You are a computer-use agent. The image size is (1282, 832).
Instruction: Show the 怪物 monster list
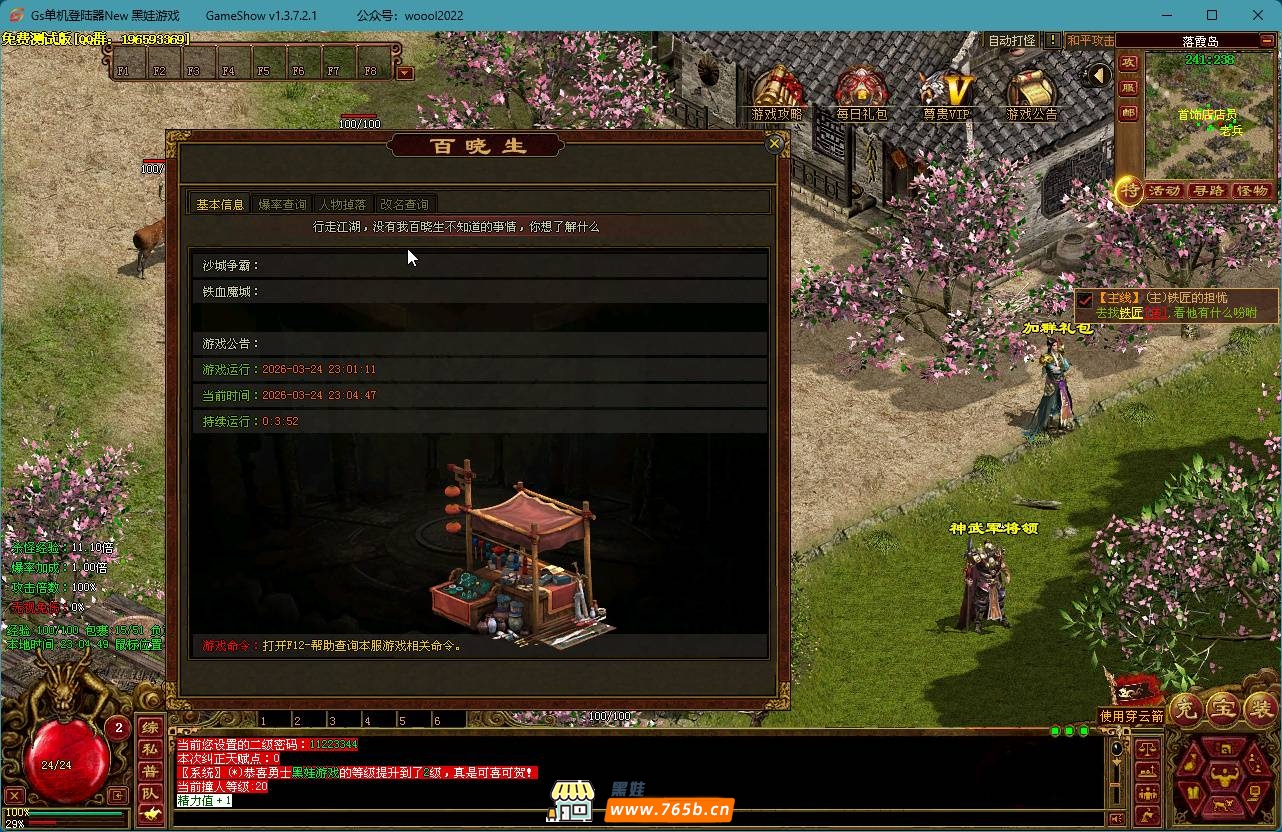tap(1252, 191)
